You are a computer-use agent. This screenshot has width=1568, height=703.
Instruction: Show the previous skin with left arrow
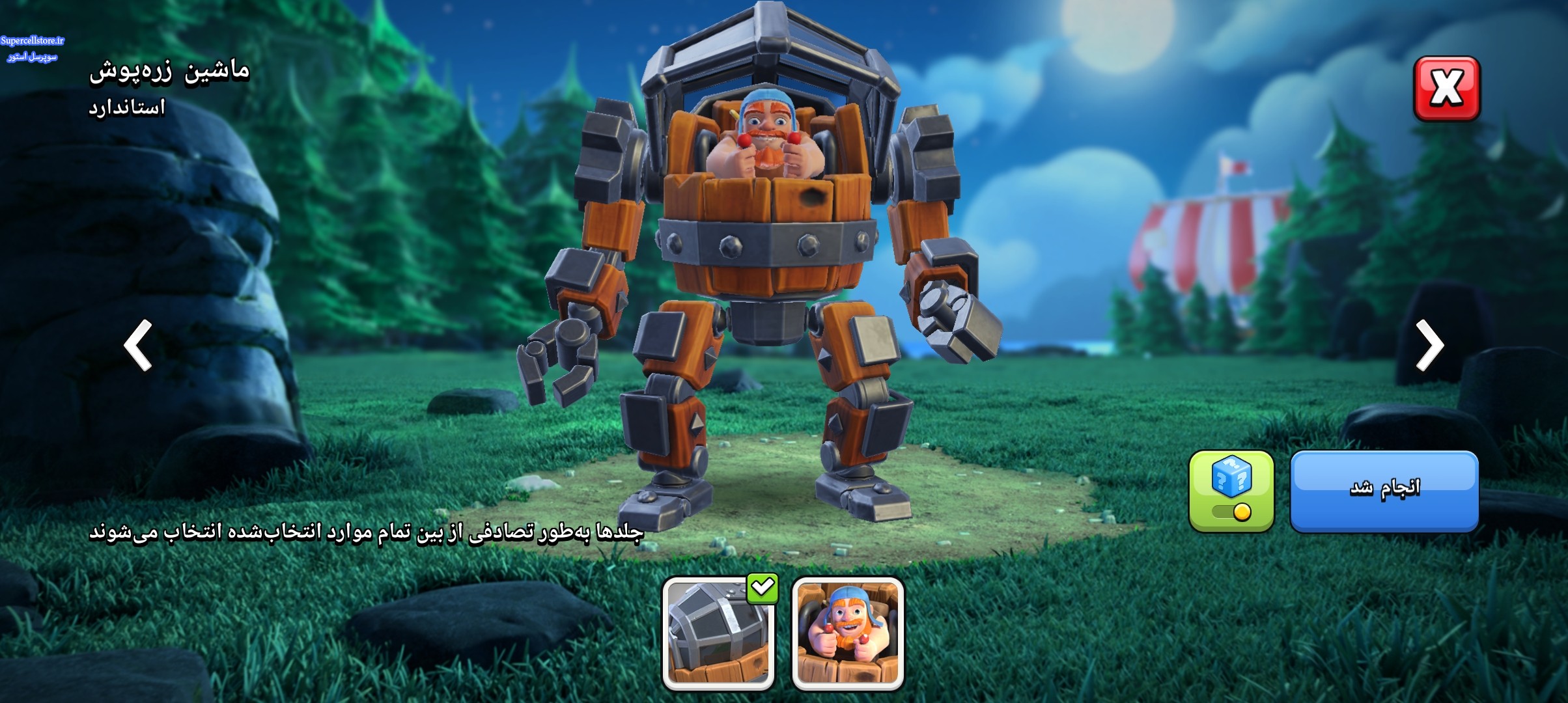(x=138, y=345)
